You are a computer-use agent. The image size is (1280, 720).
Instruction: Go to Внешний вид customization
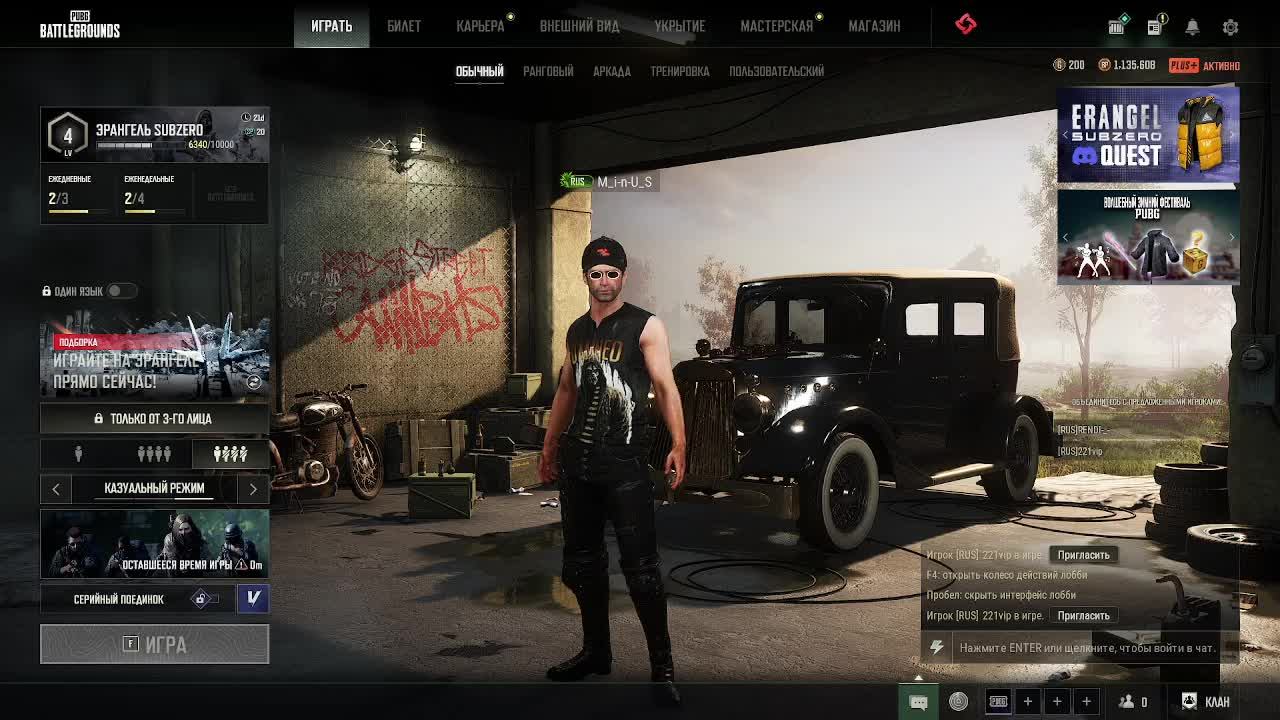(x=579, y=26)
